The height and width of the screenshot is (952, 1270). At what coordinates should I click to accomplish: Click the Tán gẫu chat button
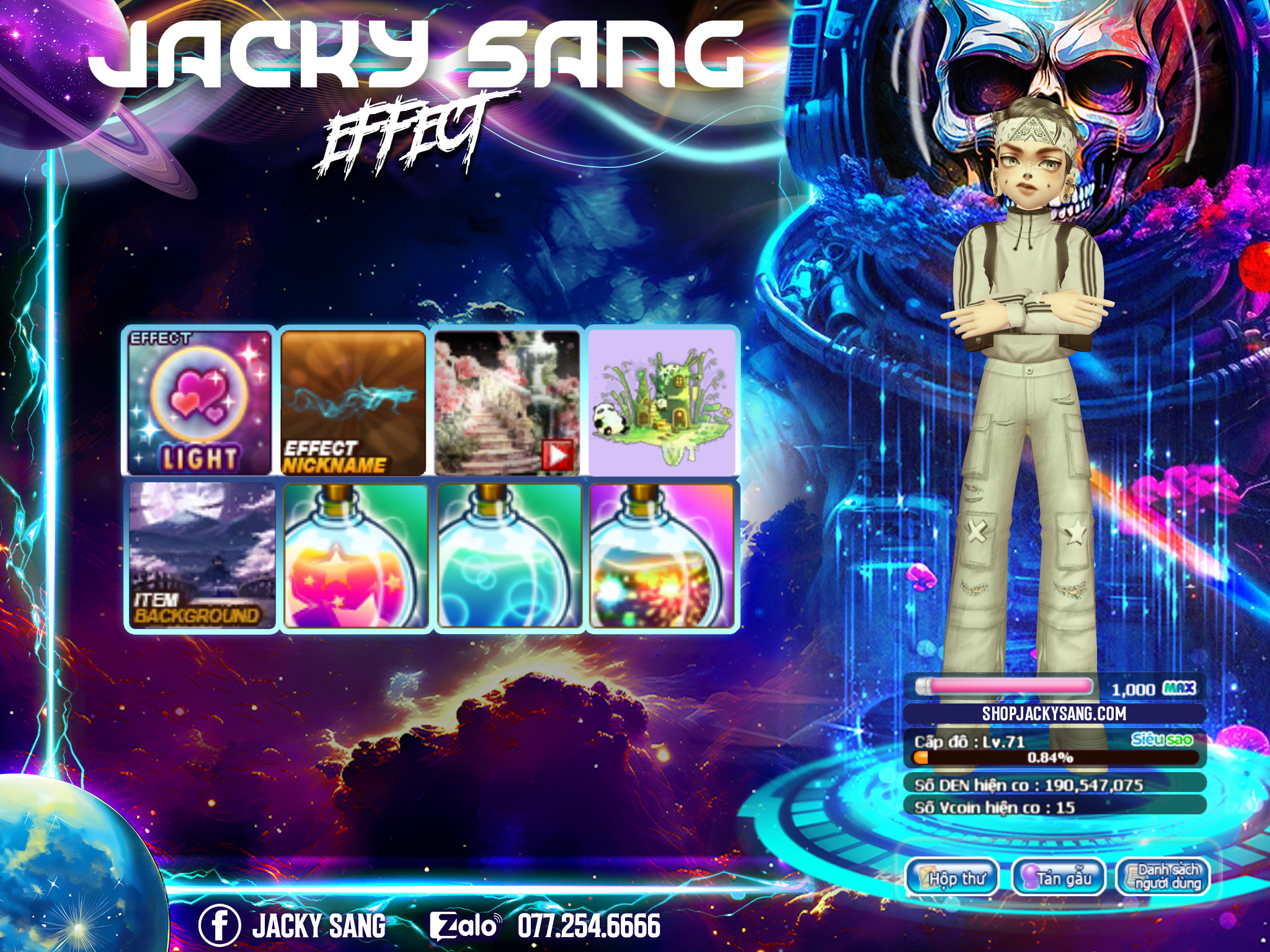[x=1059, y=877]
